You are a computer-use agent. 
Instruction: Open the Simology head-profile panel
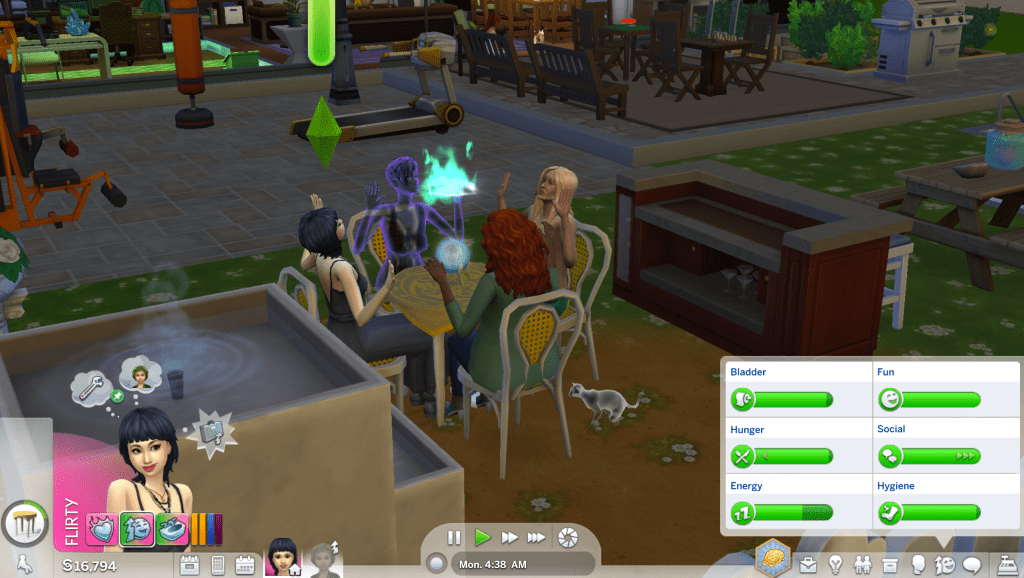(916, 566)
